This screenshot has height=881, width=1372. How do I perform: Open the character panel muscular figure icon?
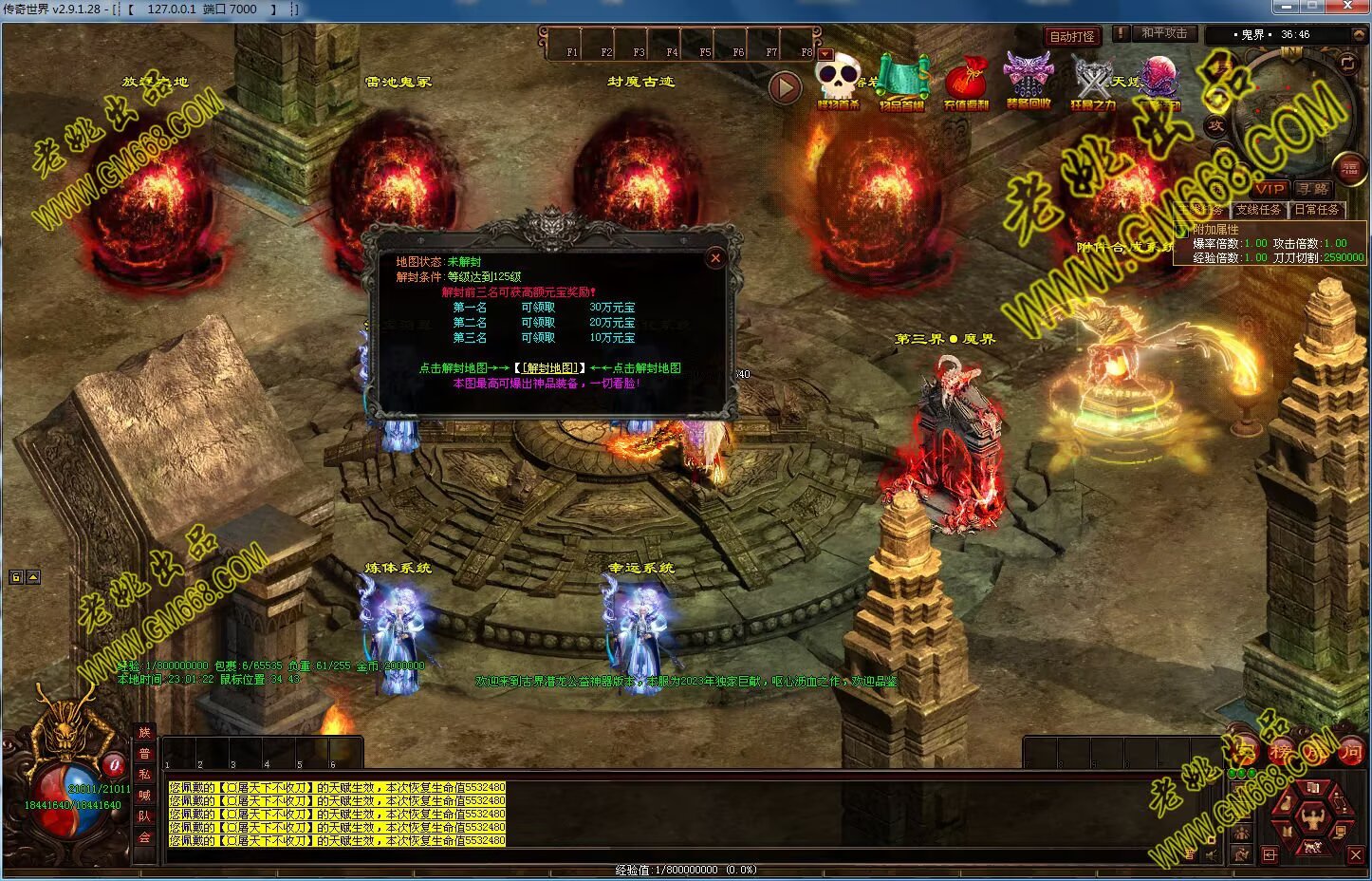point(1314,816)
